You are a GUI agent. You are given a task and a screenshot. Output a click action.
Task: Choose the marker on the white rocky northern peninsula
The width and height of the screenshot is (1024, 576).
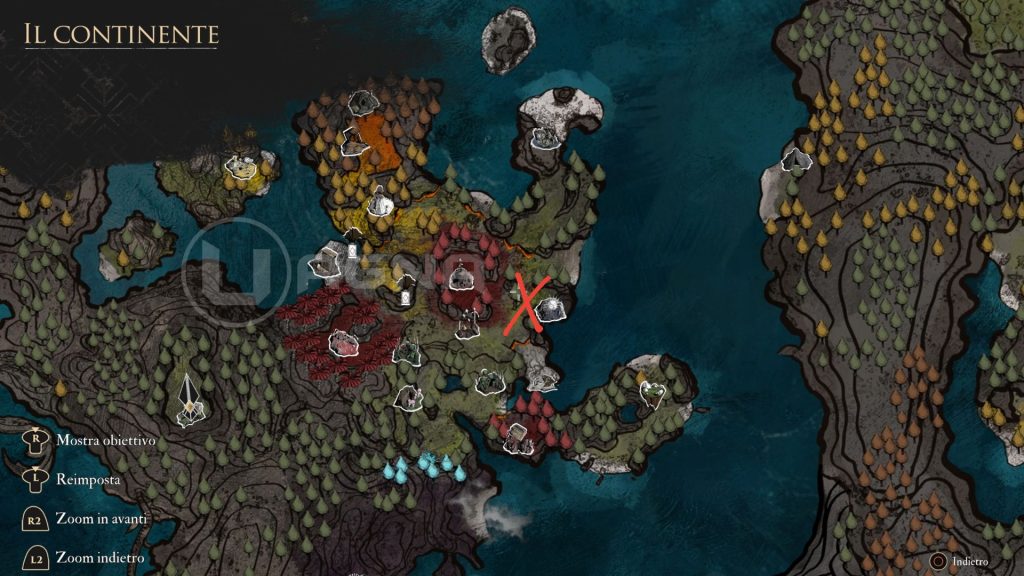click(544, 137)
